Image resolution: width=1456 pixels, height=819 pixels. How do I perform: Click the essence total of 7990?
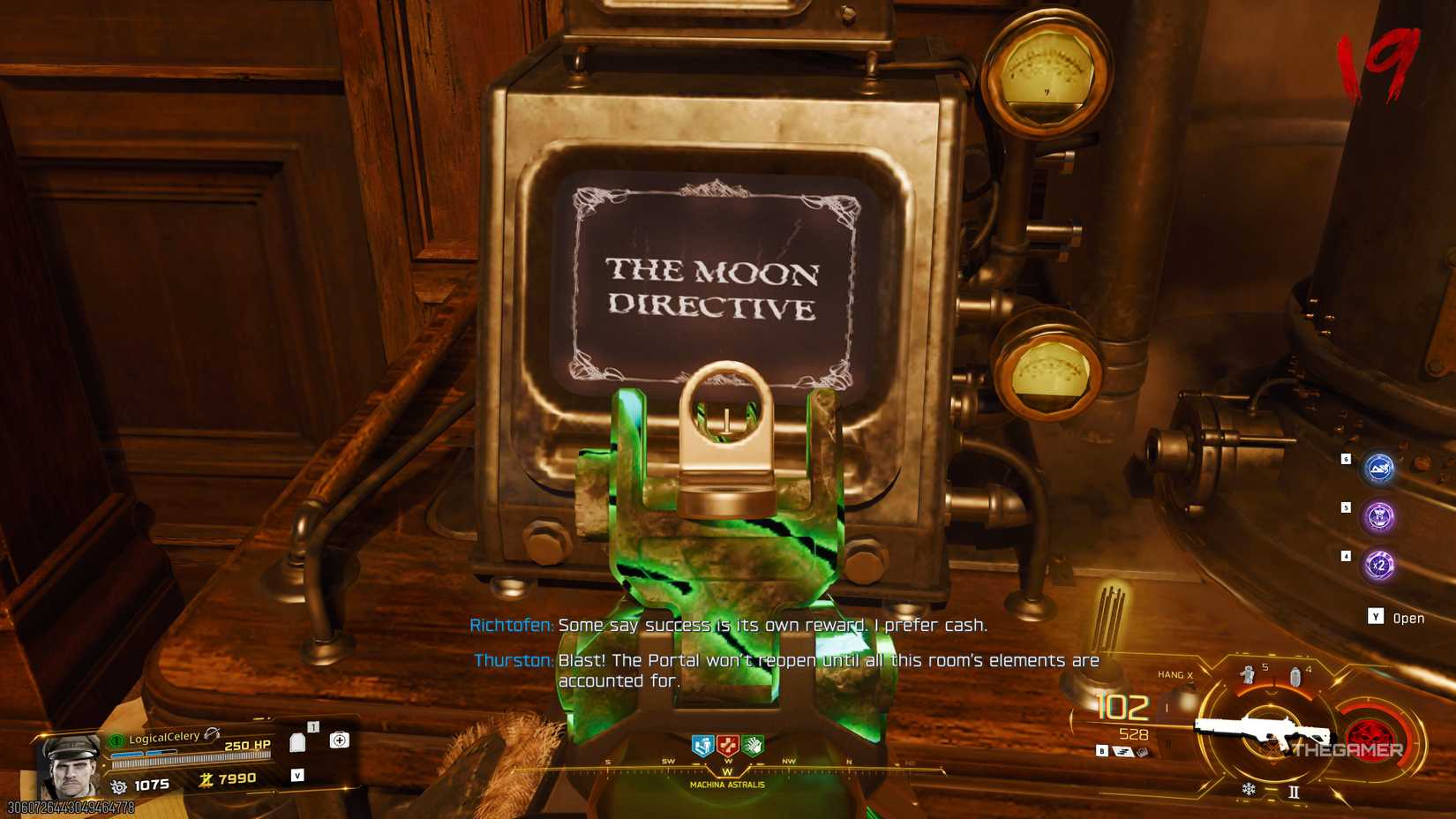pyautogui.click(x=236, y=778)
